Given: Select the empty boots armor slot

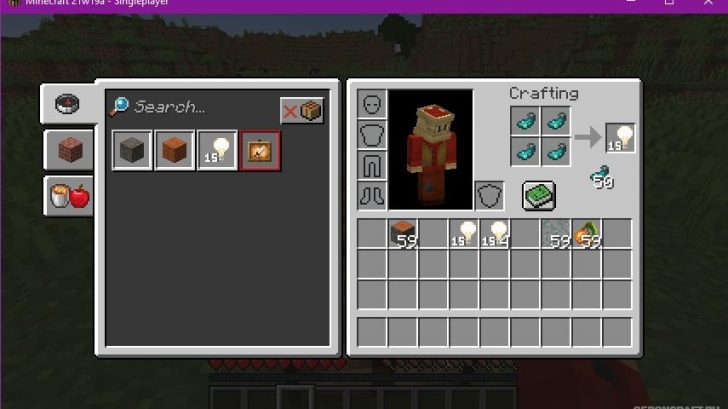Looking at the screenshot, I should tap(371, 195).
